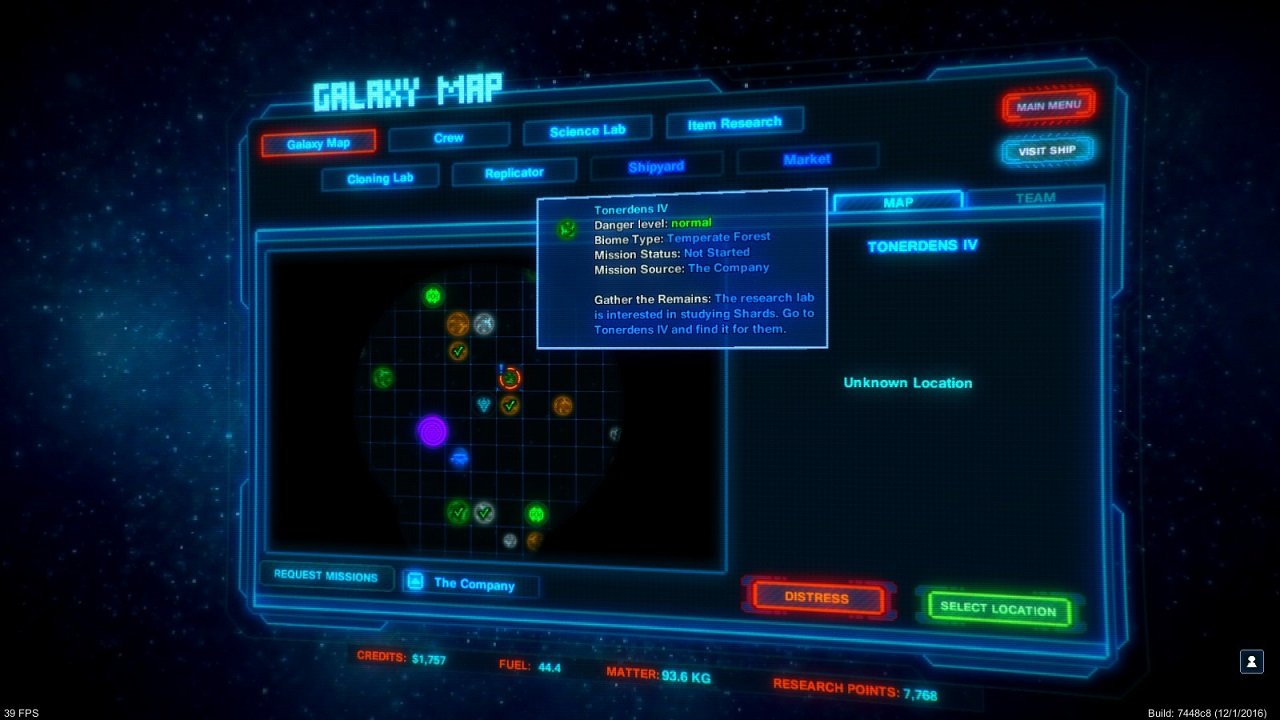Open the Main Menu
Viewport: 1280px width, 720px height.
[1046, 104]
